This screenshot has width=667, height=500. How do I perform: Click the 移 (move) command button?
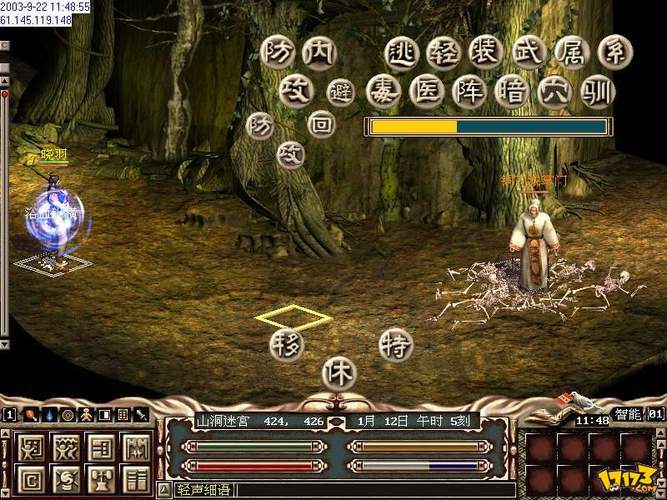click(x=285, y=345)
